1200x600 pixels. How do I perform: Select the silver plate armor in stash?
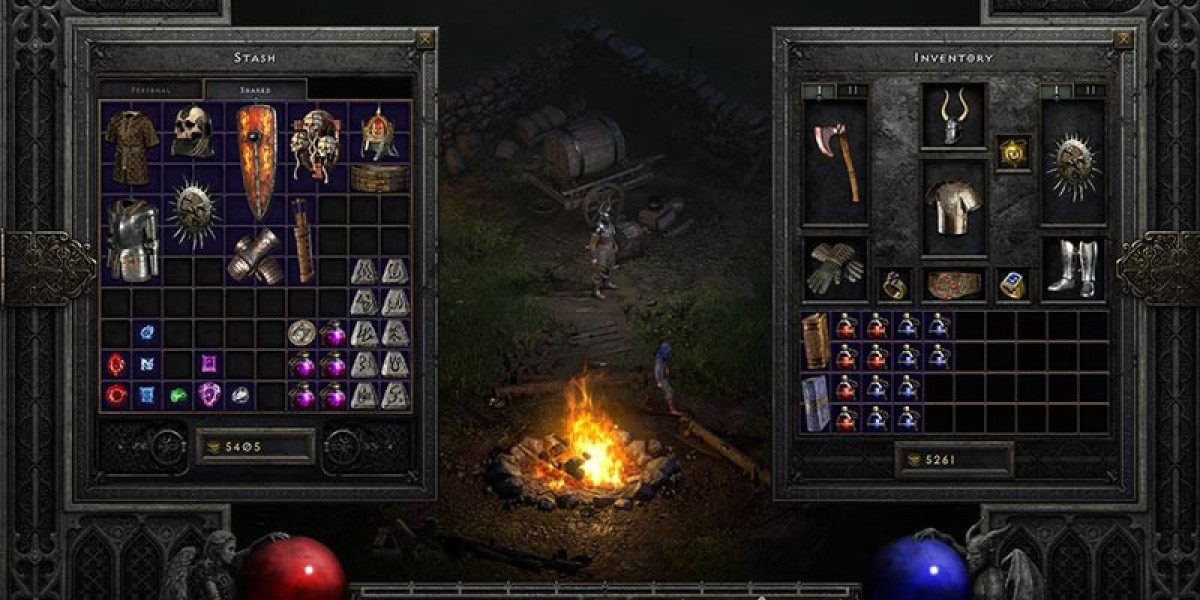pos(132,240)
